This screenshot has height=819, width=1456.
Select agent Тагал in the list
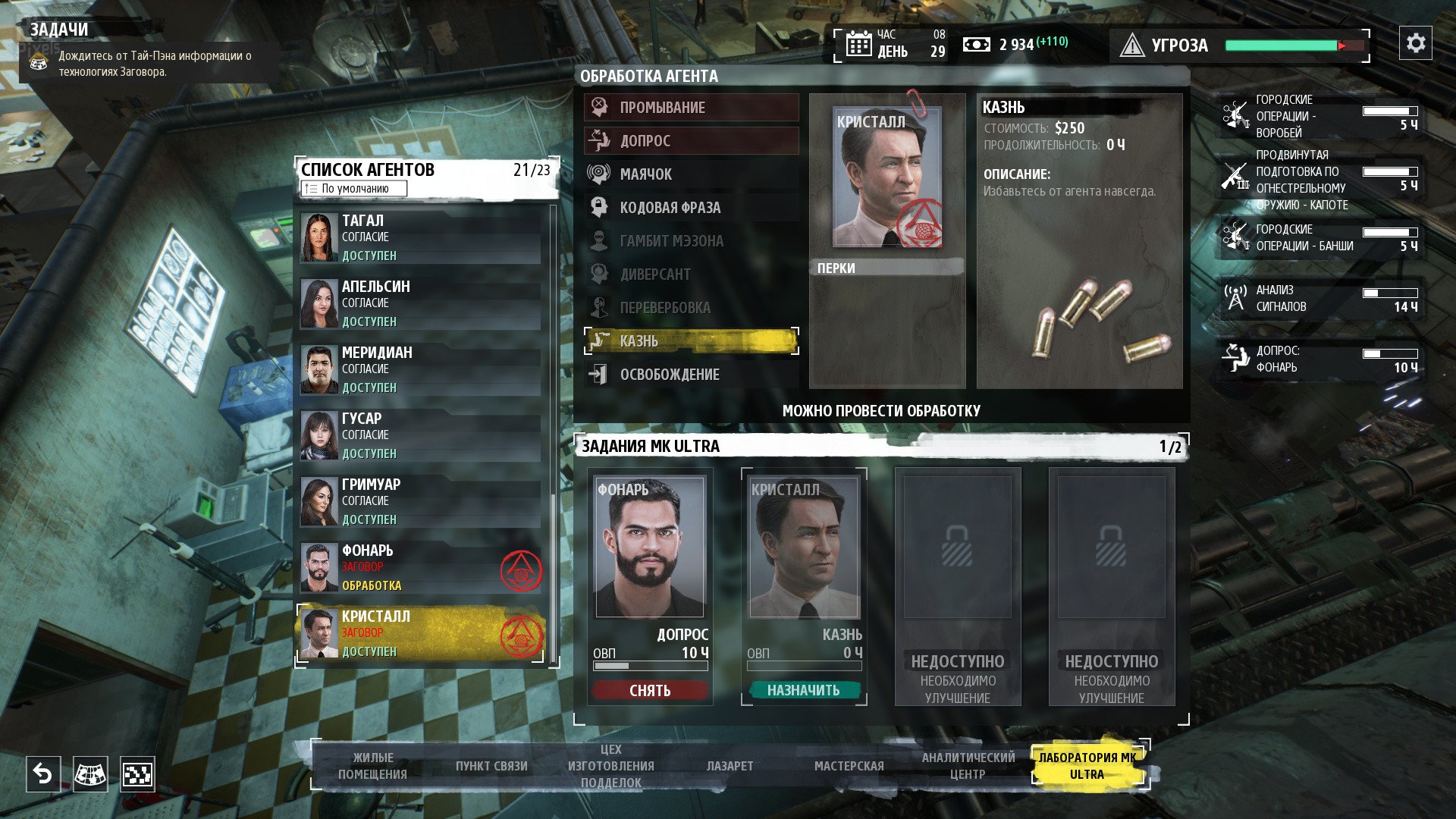pyautogui.click(x=421, y=238)
